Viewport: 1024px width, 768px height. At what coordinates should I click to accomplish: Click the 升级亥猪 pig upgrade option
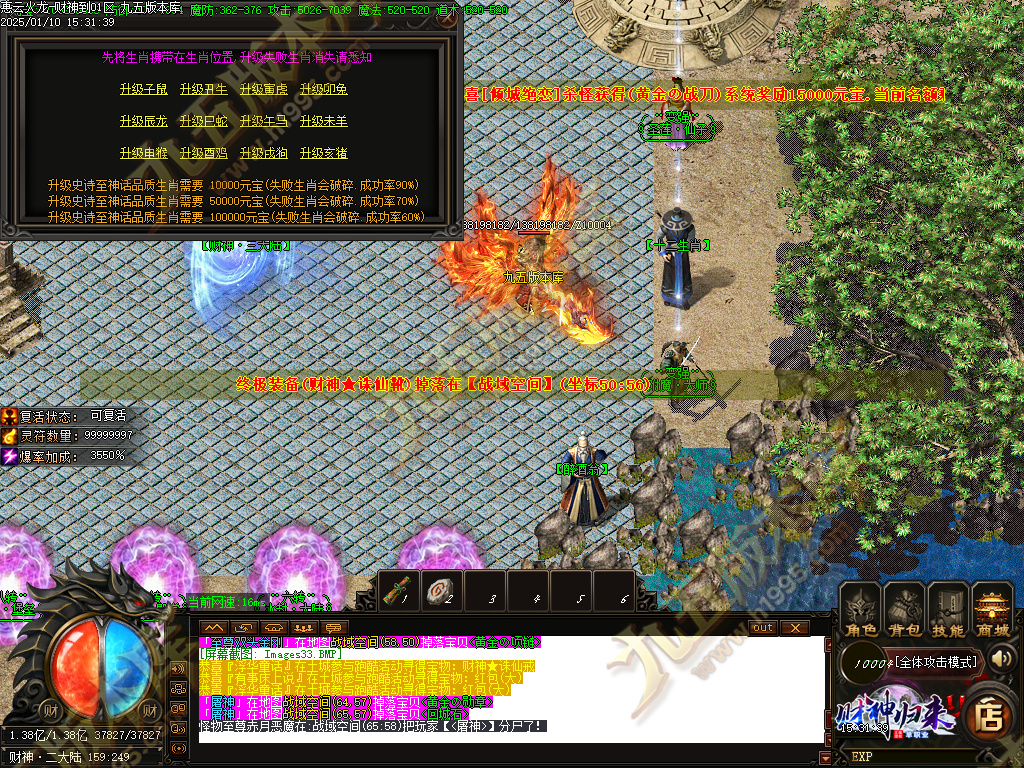click(324, 154)
